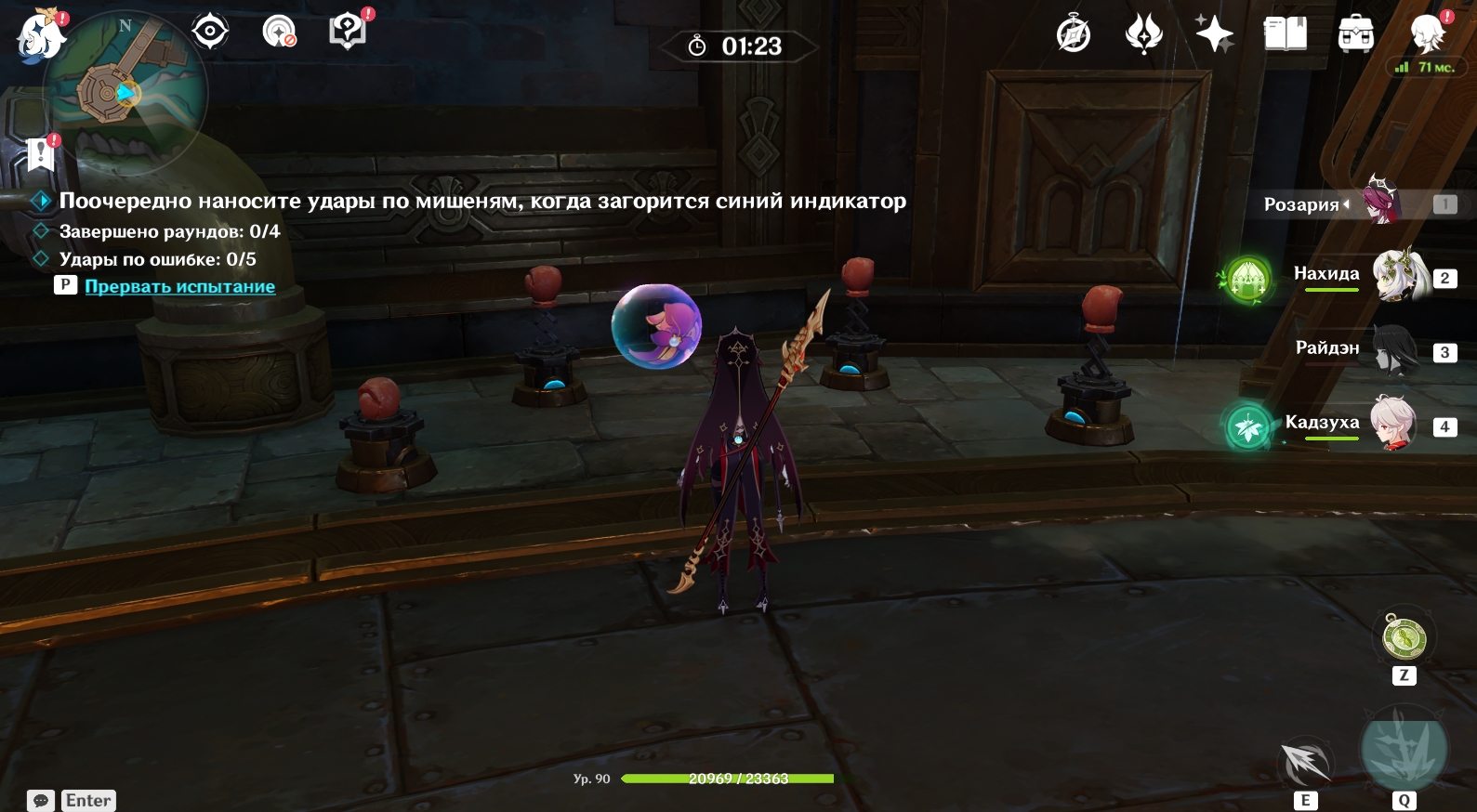Open the events flame emblem icon

(1143, 35)
